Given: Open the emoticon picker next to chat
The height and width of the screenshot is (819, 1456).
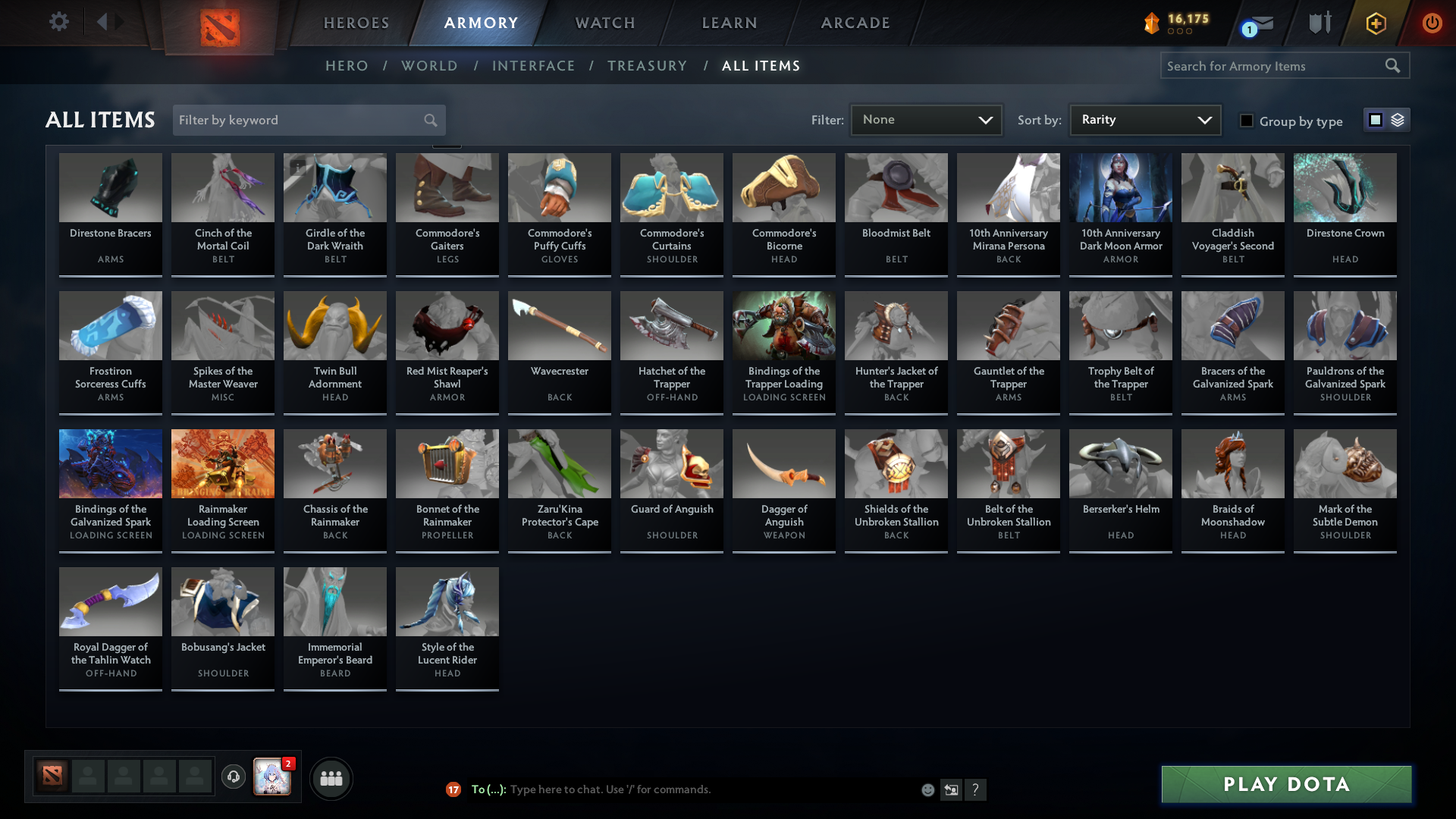Looking at the screenshot, I should [927, 789].
